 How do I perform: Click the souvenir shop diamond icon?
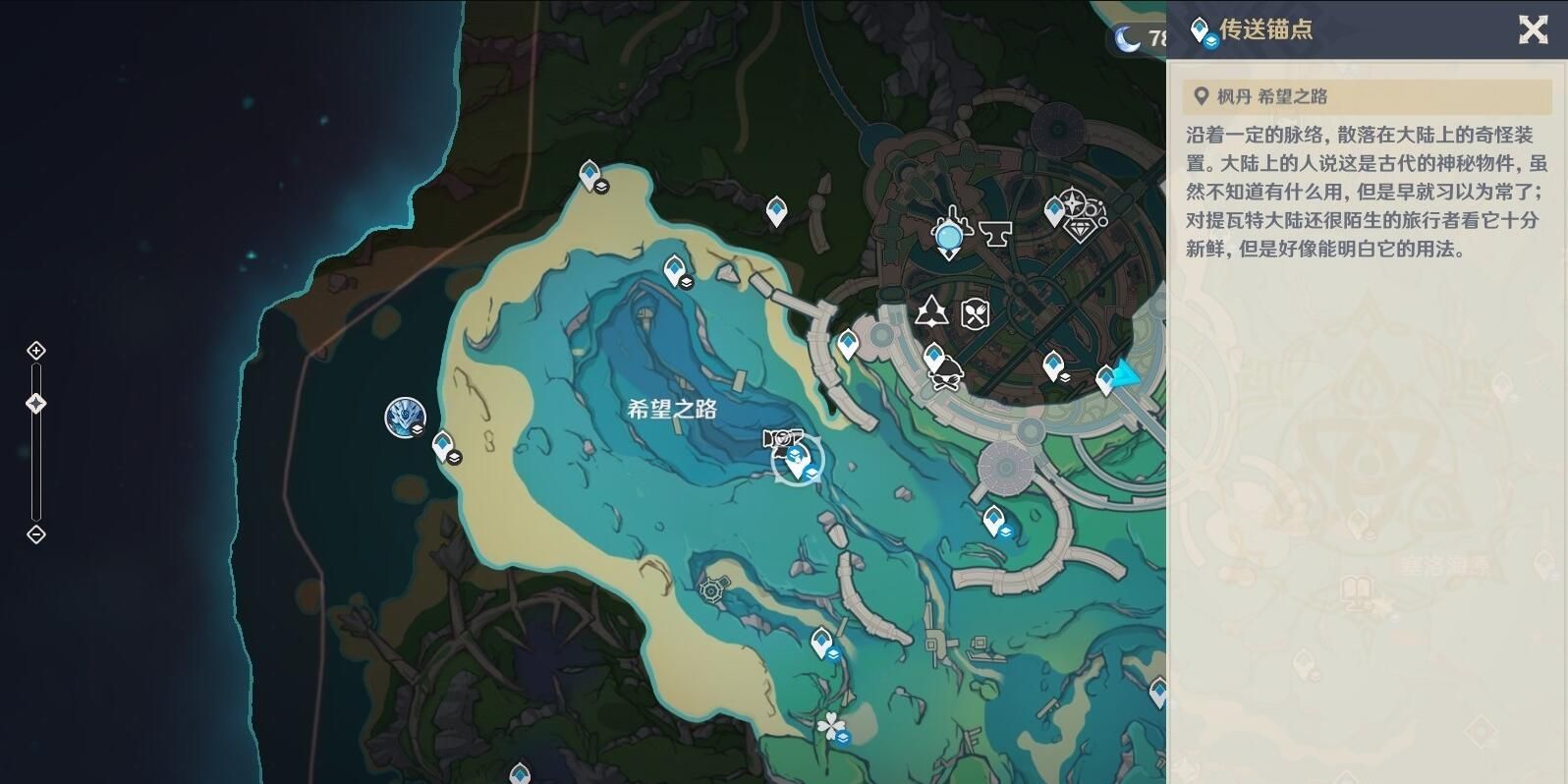point(1083,232)
